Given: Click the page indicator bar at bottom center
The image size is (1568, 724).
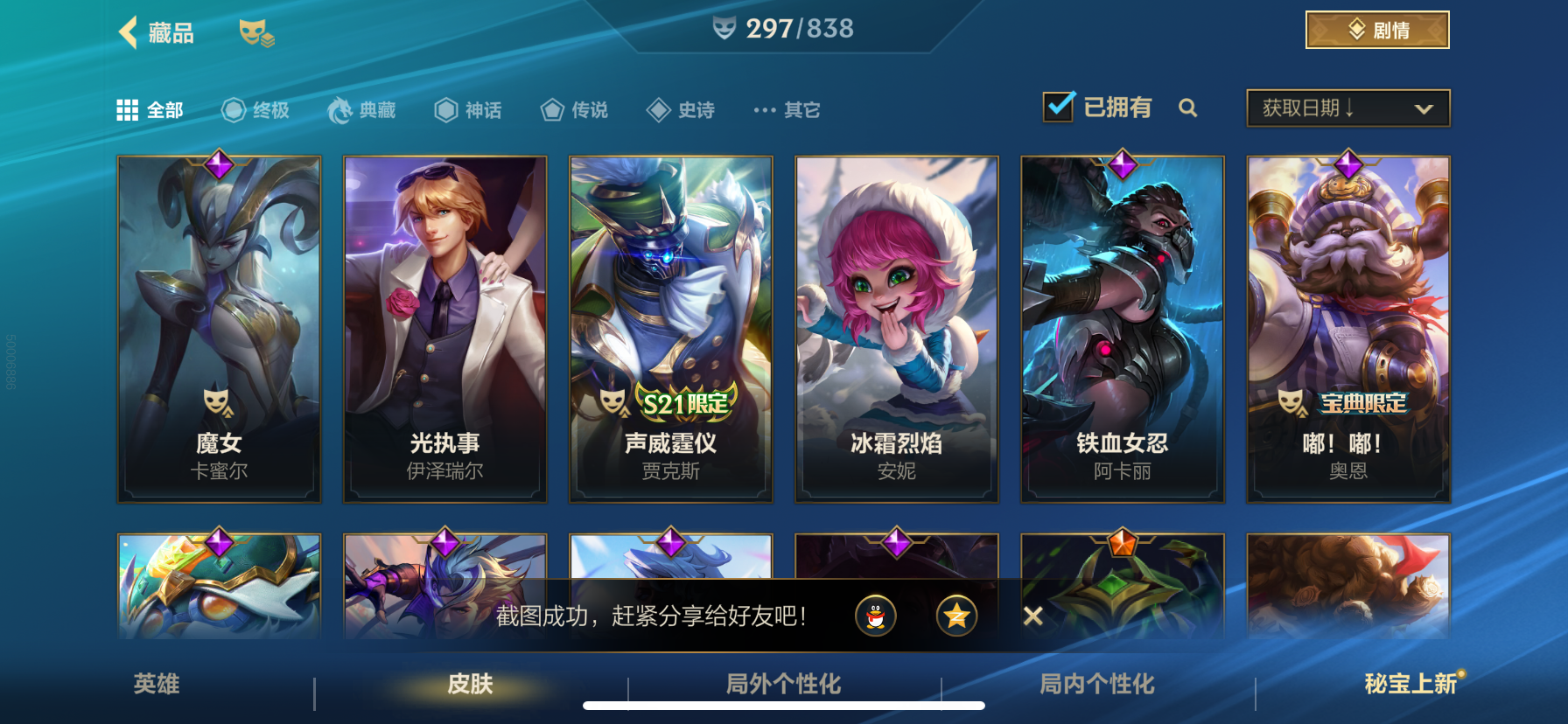Looking at the screenshot, I should coord(783,705).
